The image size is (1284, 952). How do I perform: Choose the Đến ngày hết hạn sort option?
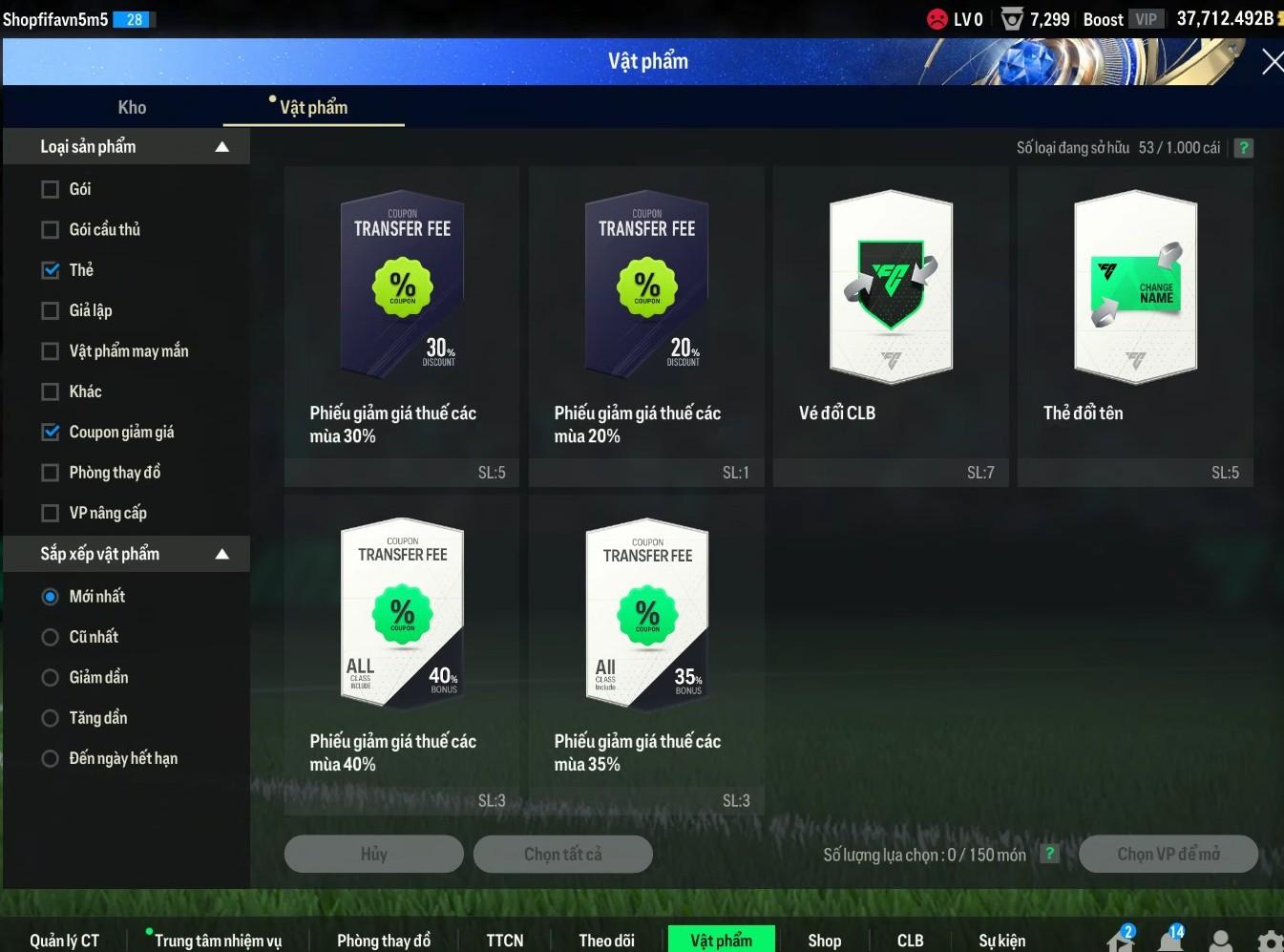click(x=51, y=759)
